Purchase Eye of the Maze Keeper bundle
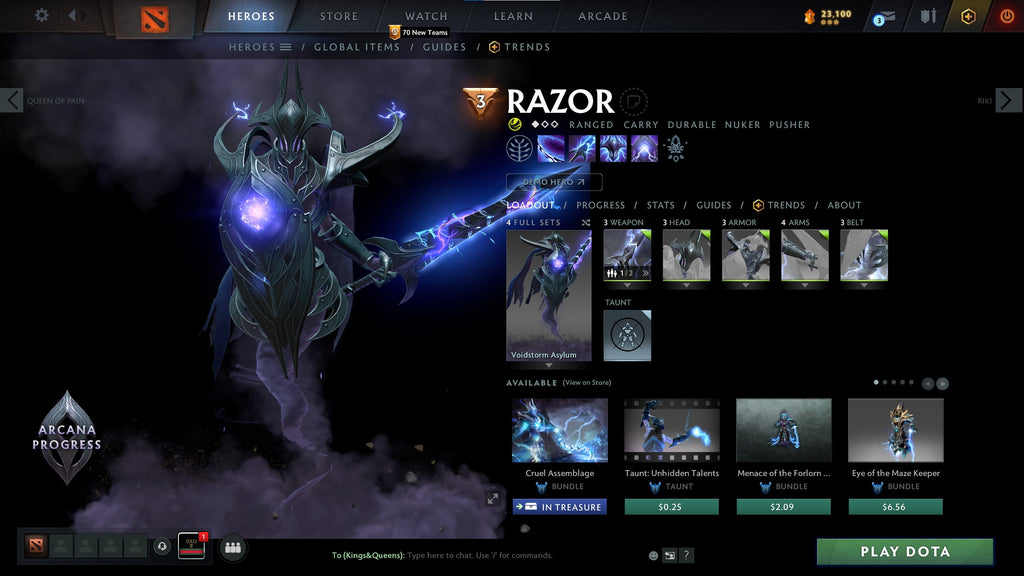Viewport: 1024px width, 576px height. (x=896, y=507)
